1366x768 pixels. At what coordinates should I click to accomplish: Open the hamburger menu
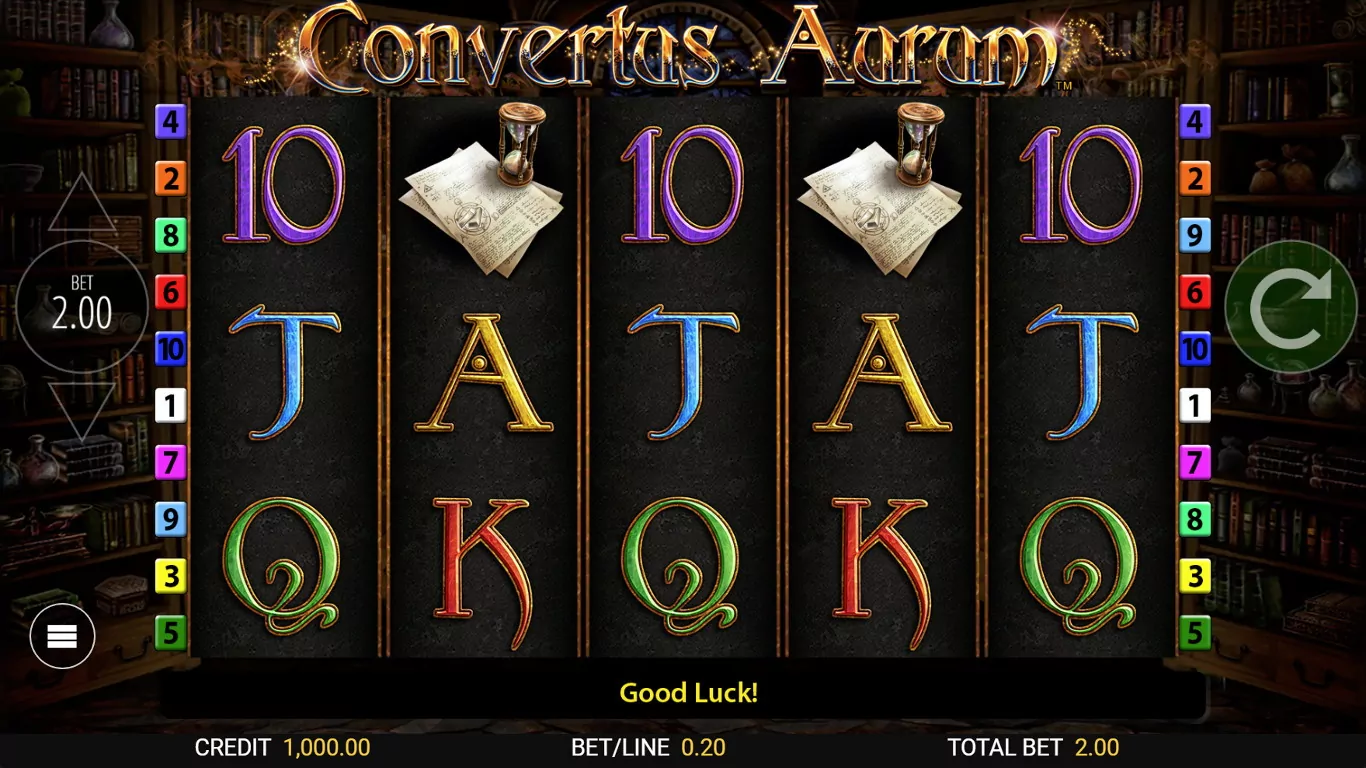point(62,635)
